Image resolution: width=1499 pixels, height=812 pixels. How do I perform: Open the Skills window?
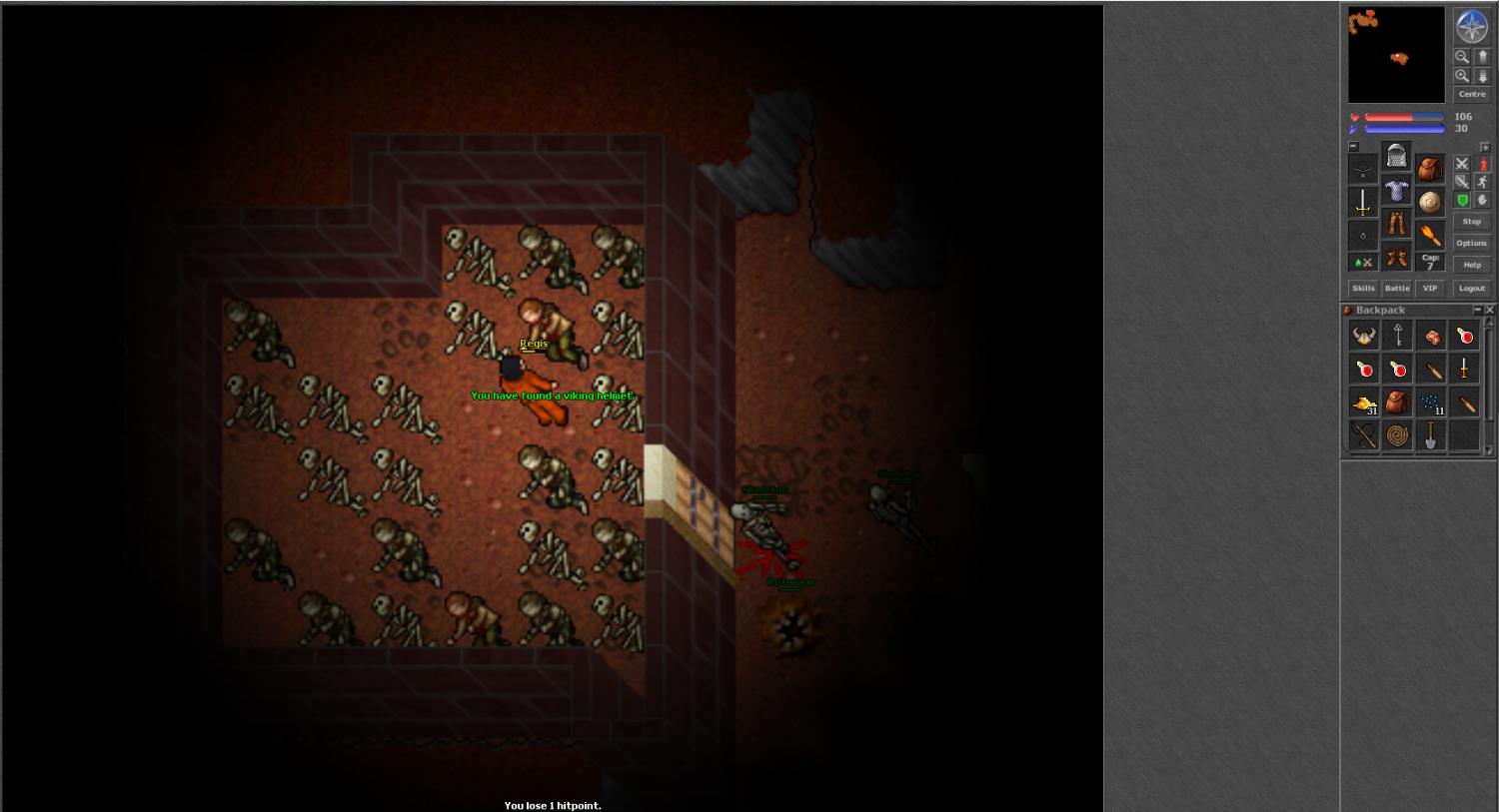(1363, 289)
